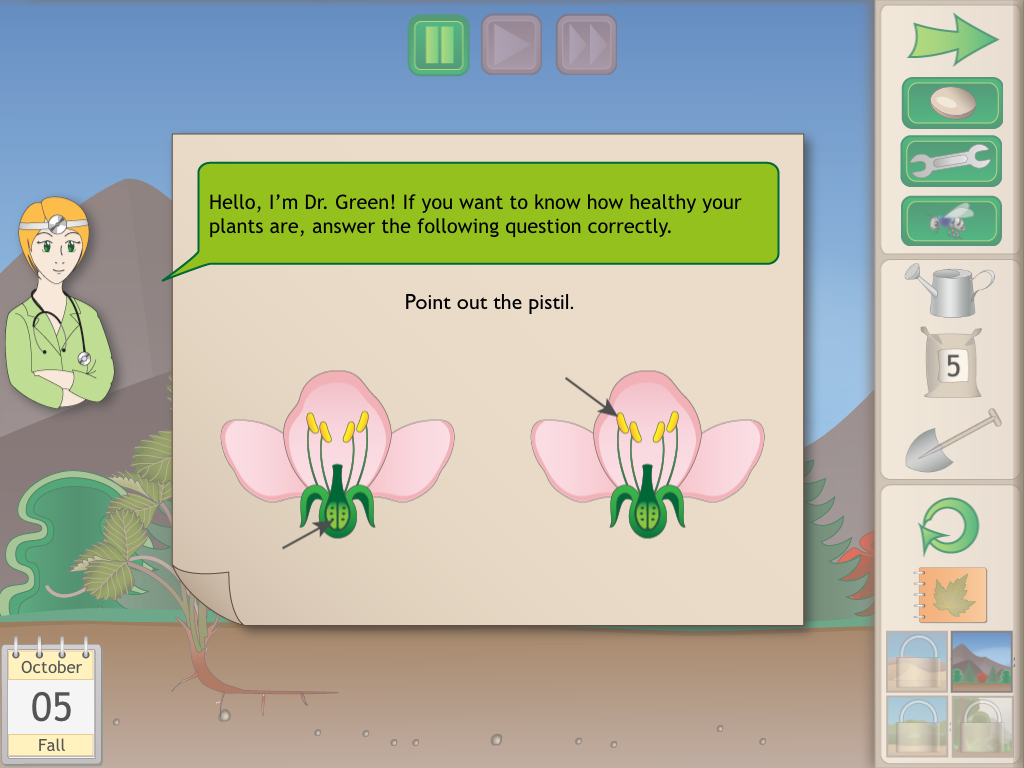Choose the shovel tool
This screenshot has height=768, width=1024.
952,440
